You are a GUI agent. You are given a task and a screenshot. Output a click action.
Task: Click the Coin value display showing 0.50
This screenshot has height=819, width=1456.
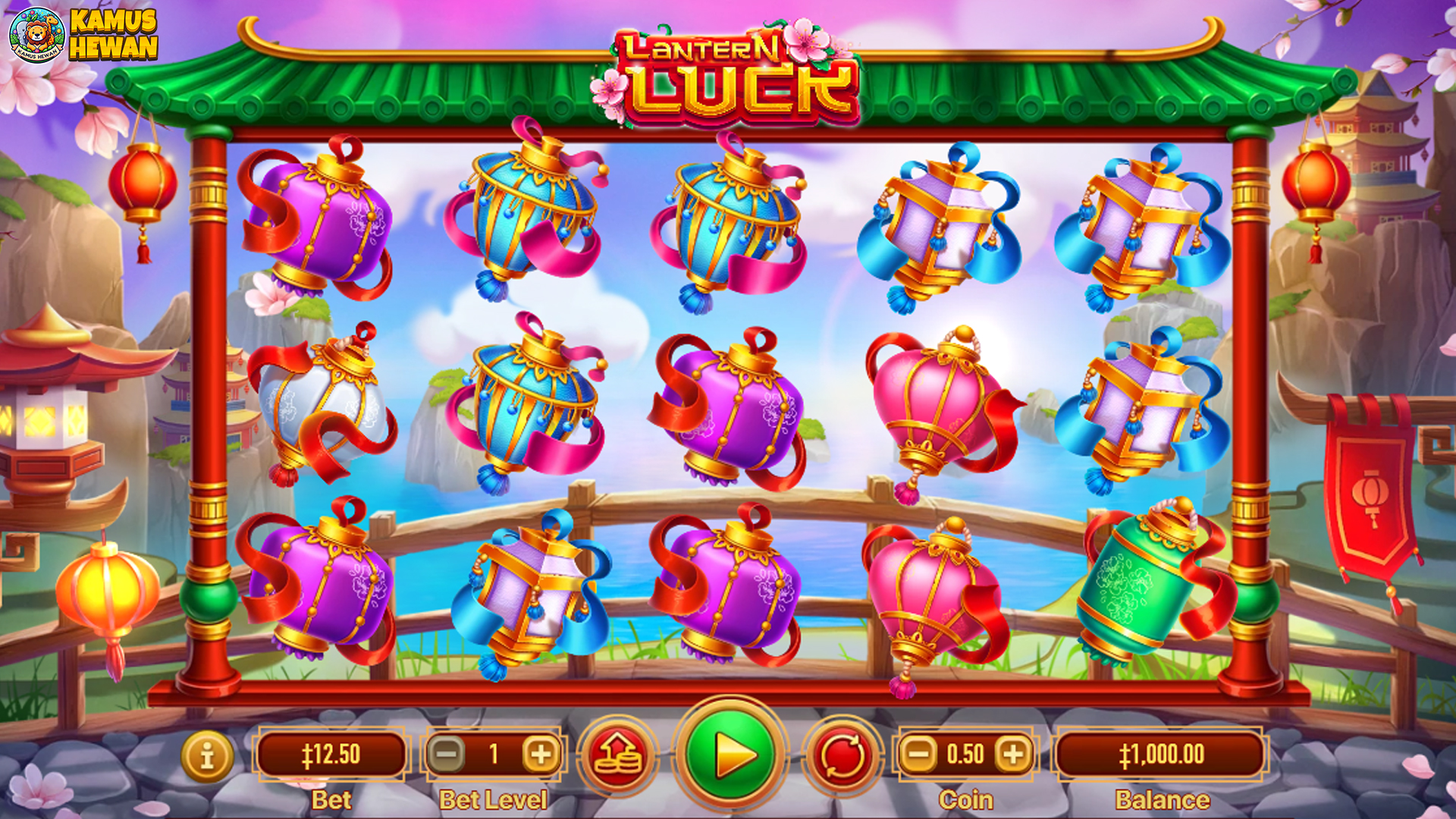click(x=967, y=754)
